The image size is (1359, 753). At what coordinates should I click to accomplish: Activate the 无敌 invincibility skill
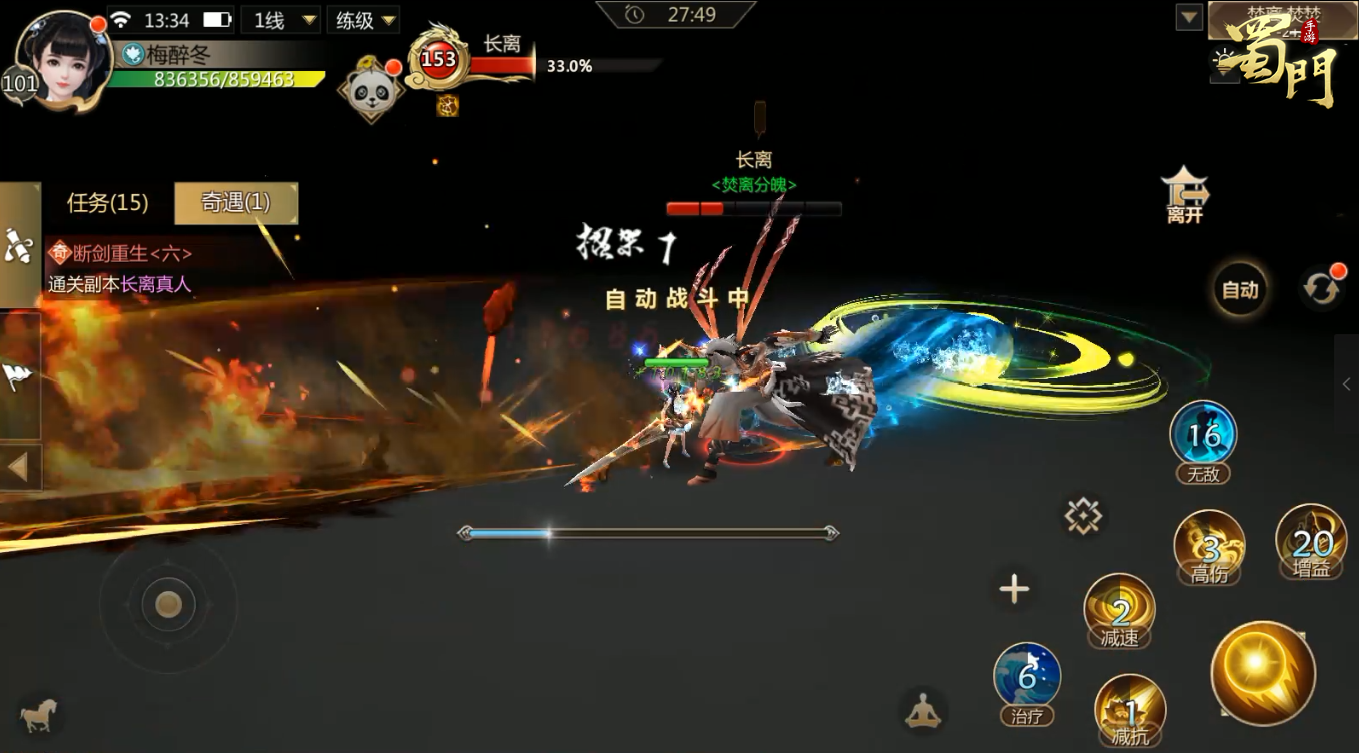1203,436
